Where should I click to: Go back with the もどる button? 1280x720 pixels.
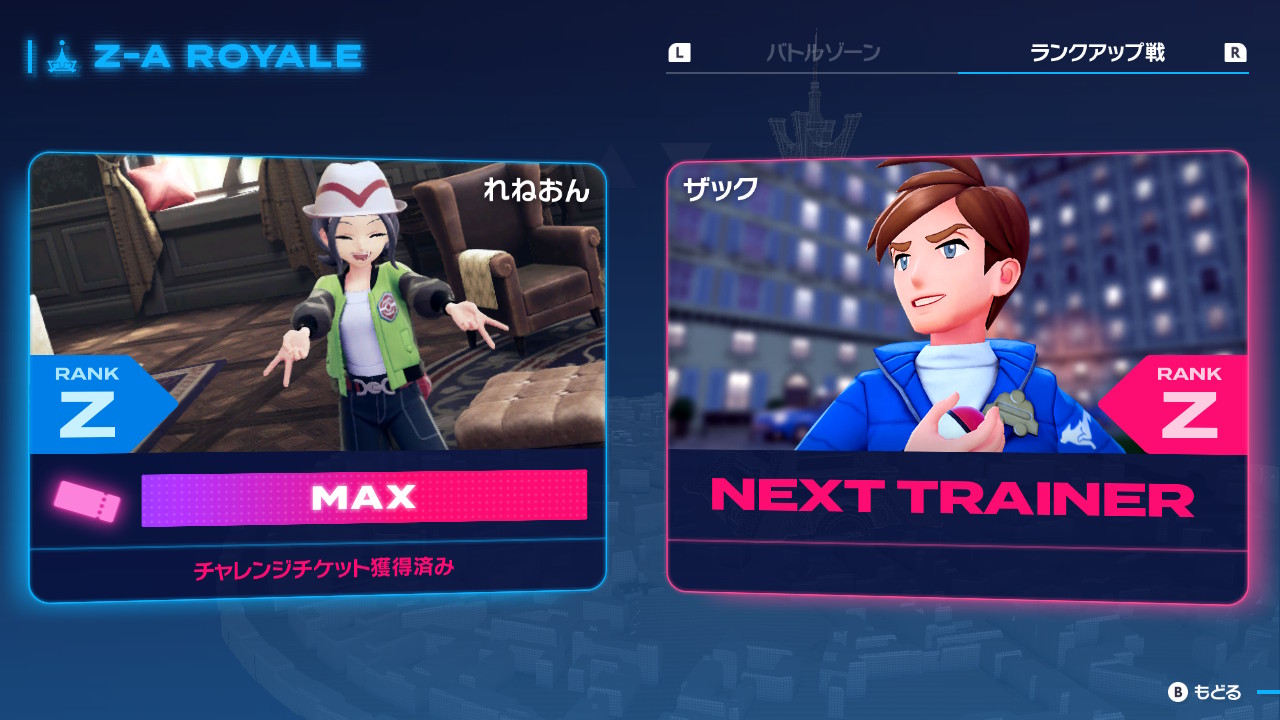point(1206,692)
